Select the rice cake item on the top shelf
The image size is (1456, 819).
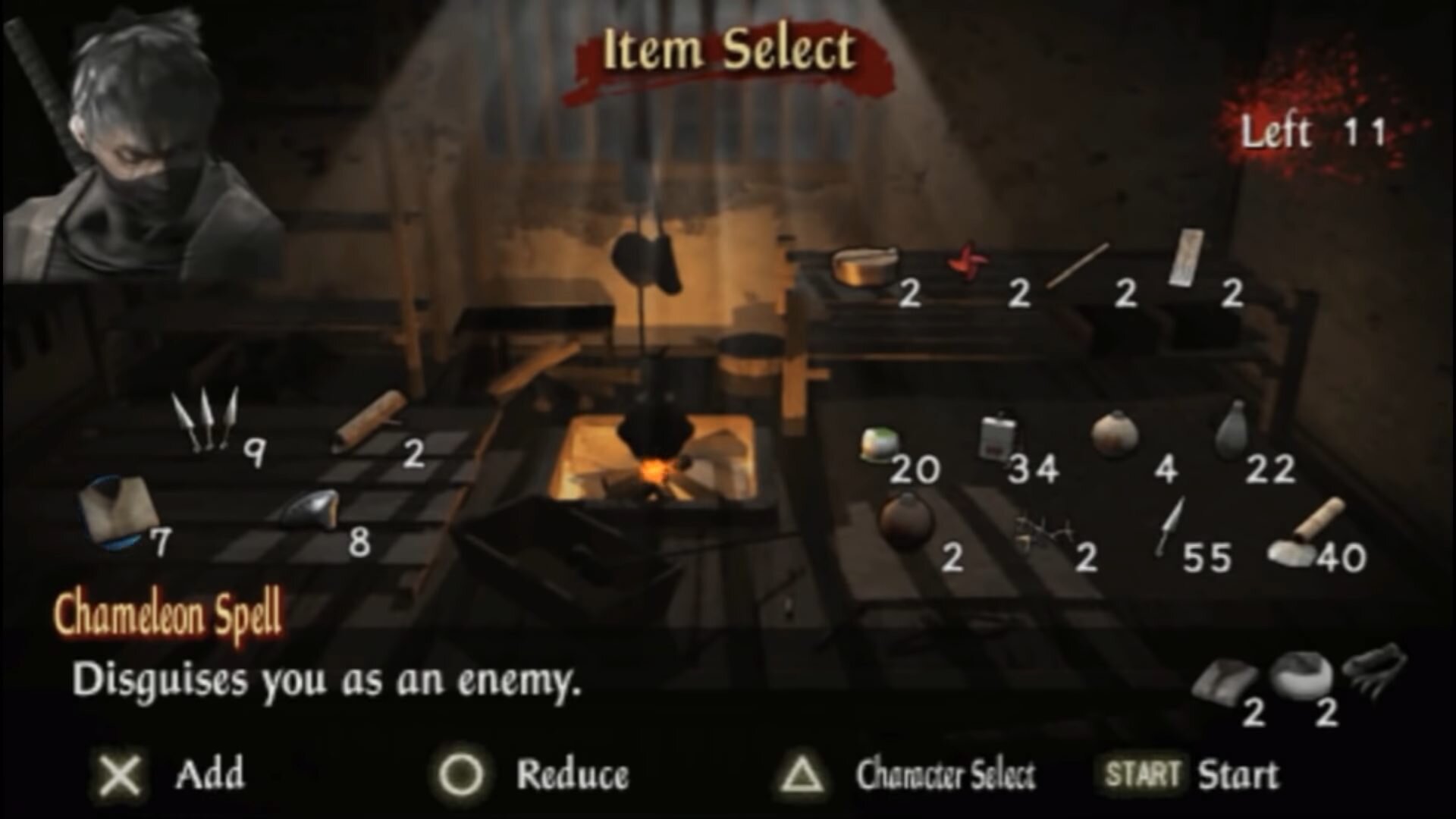[865, 267]
